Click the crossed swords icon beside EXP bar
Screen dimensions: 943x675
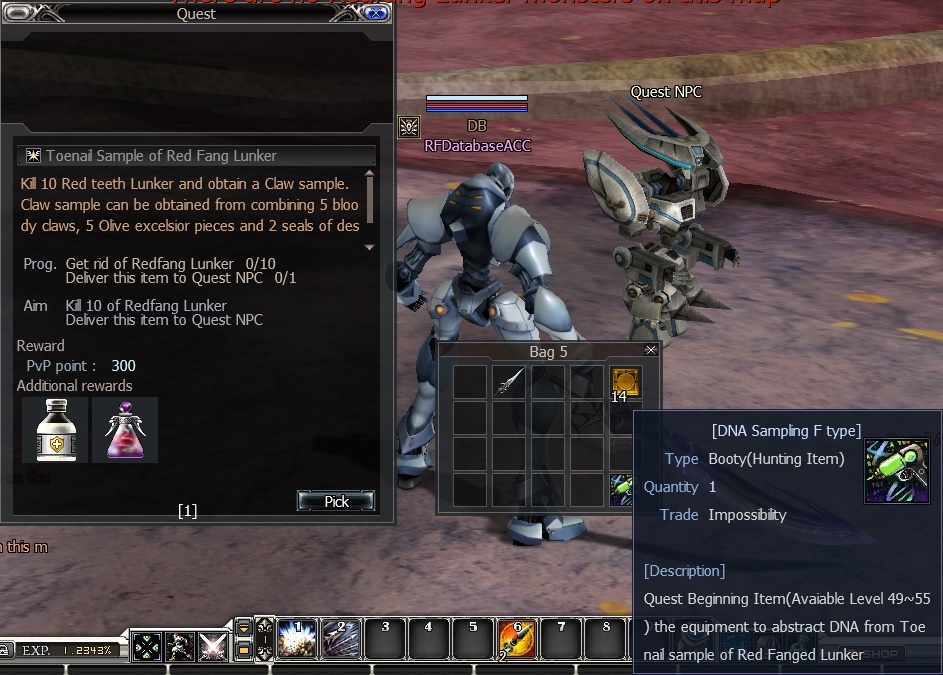click(x=213, y=646)
